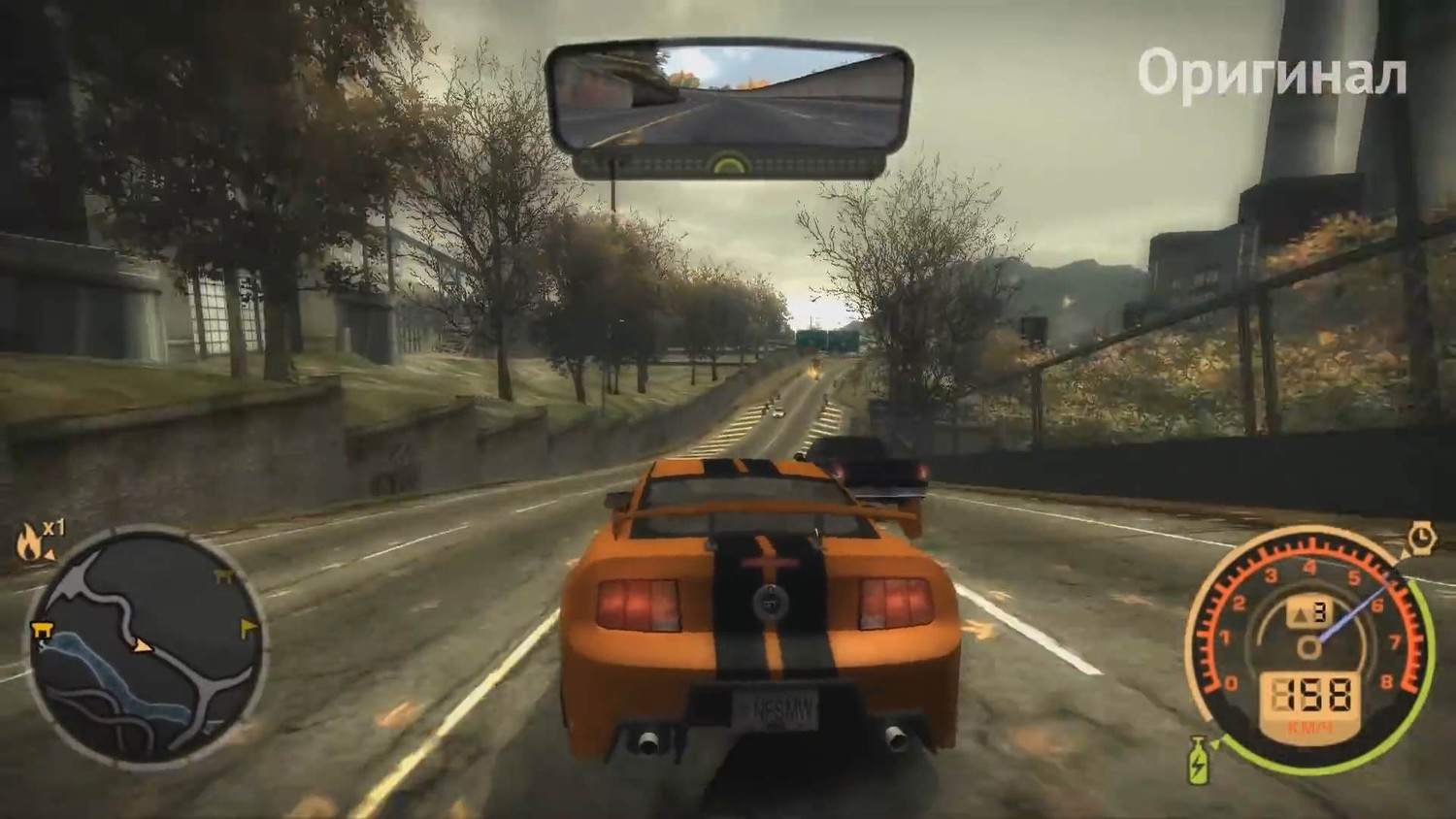1456x819 pixels.
Task: Click the circular minimap
Action: (144, 645)
